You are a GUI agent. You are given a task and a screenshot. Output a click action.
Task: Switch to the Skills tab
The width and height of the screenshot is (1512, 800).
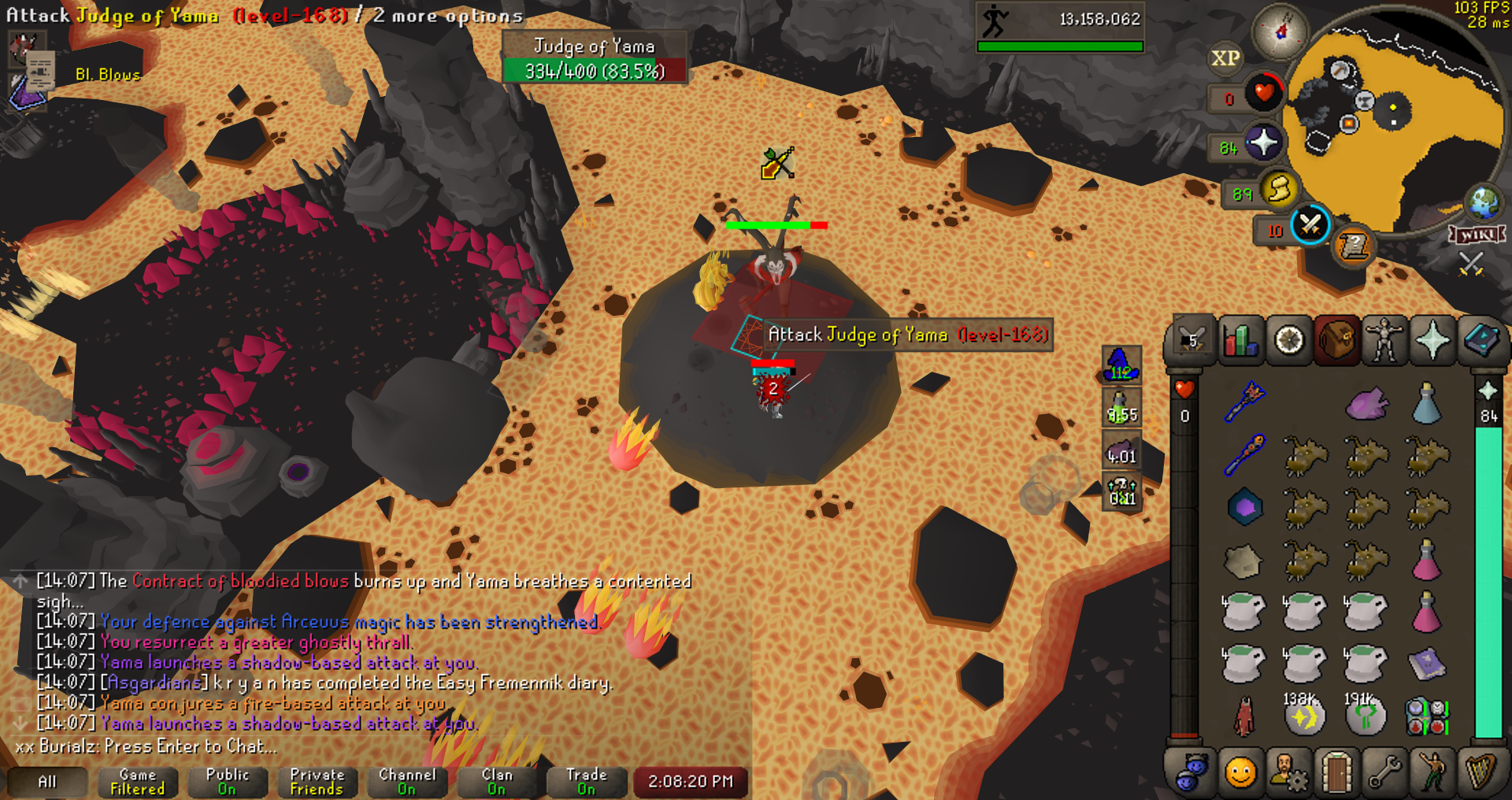(x=1240, y=341)
